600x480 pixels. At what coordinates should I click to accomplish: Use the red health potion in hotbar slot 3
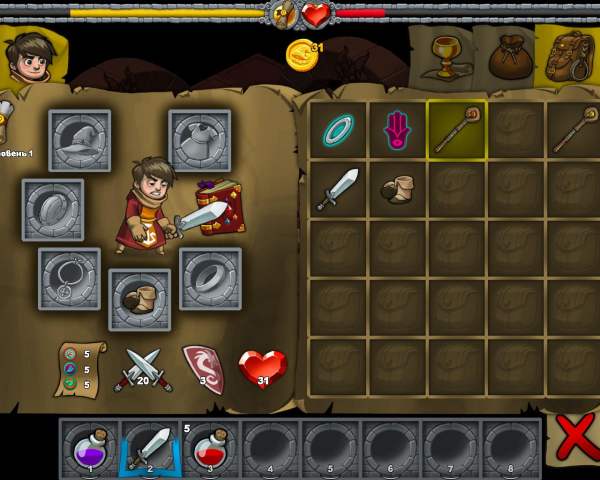pyautogui.click(x=210, y=446)
